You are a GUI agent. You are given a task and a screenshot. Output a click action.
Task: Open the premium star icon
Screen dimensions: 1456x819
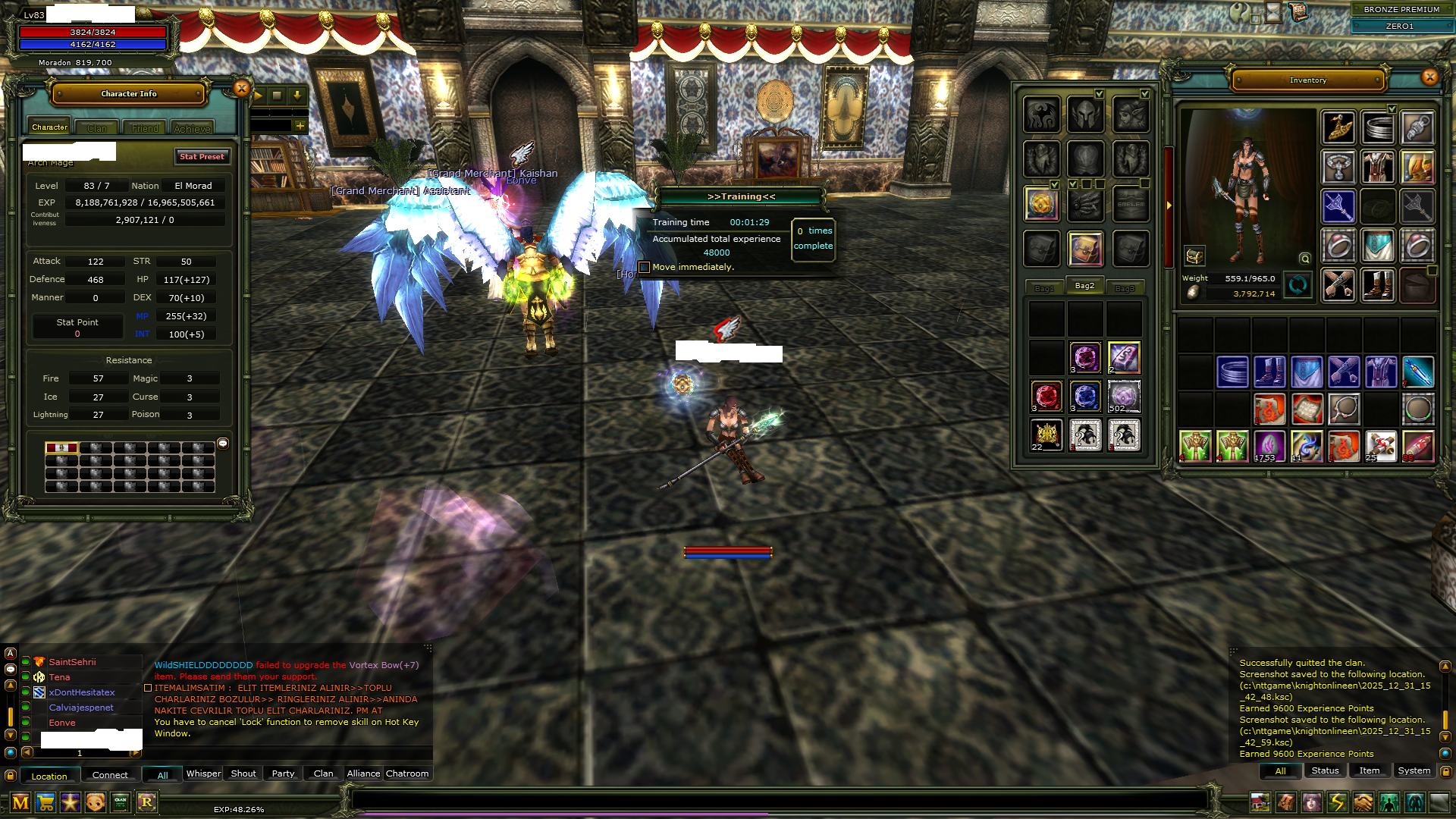[x=71, y=802]
